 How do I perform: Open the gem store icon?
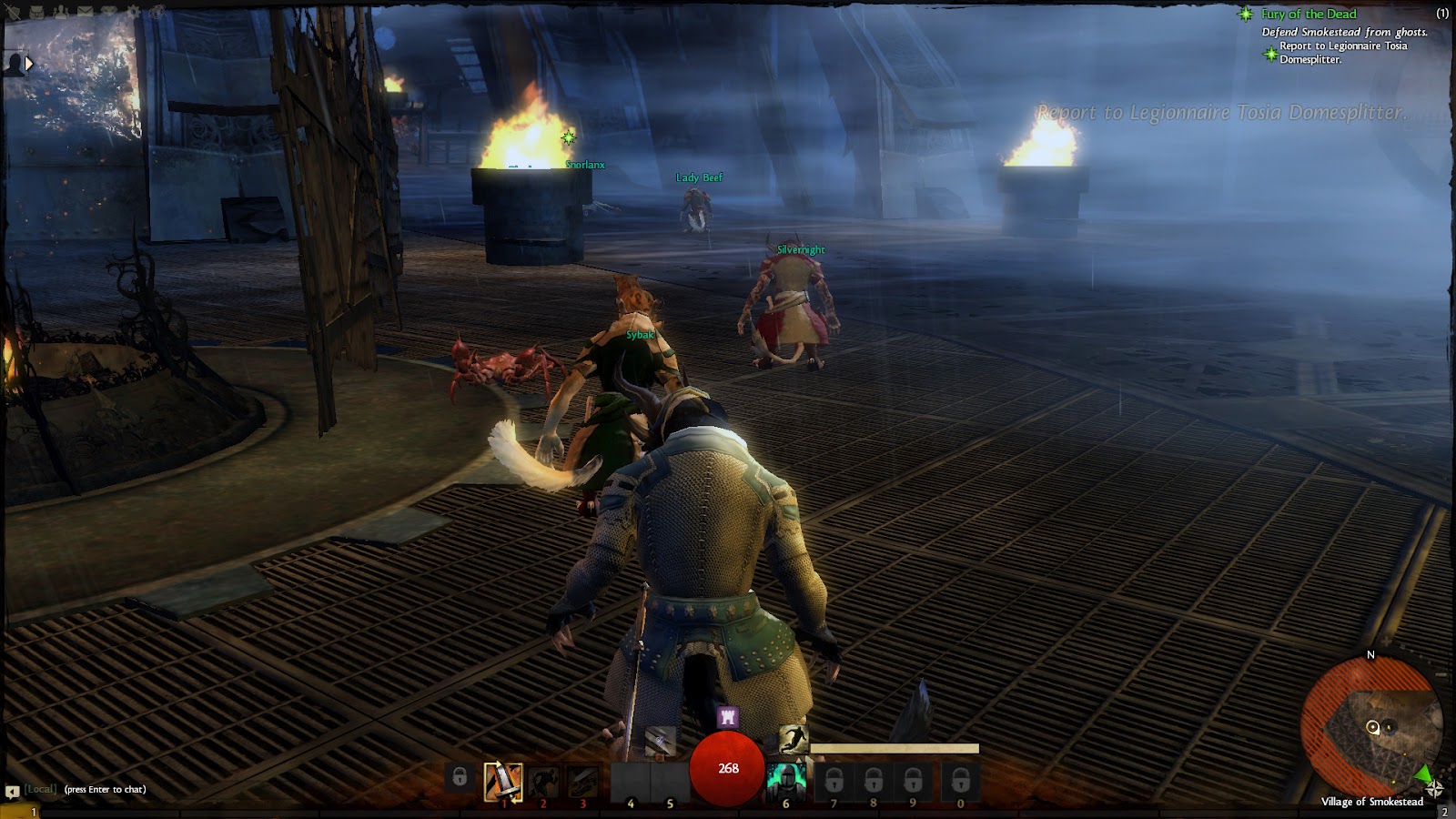coord(109,13)
